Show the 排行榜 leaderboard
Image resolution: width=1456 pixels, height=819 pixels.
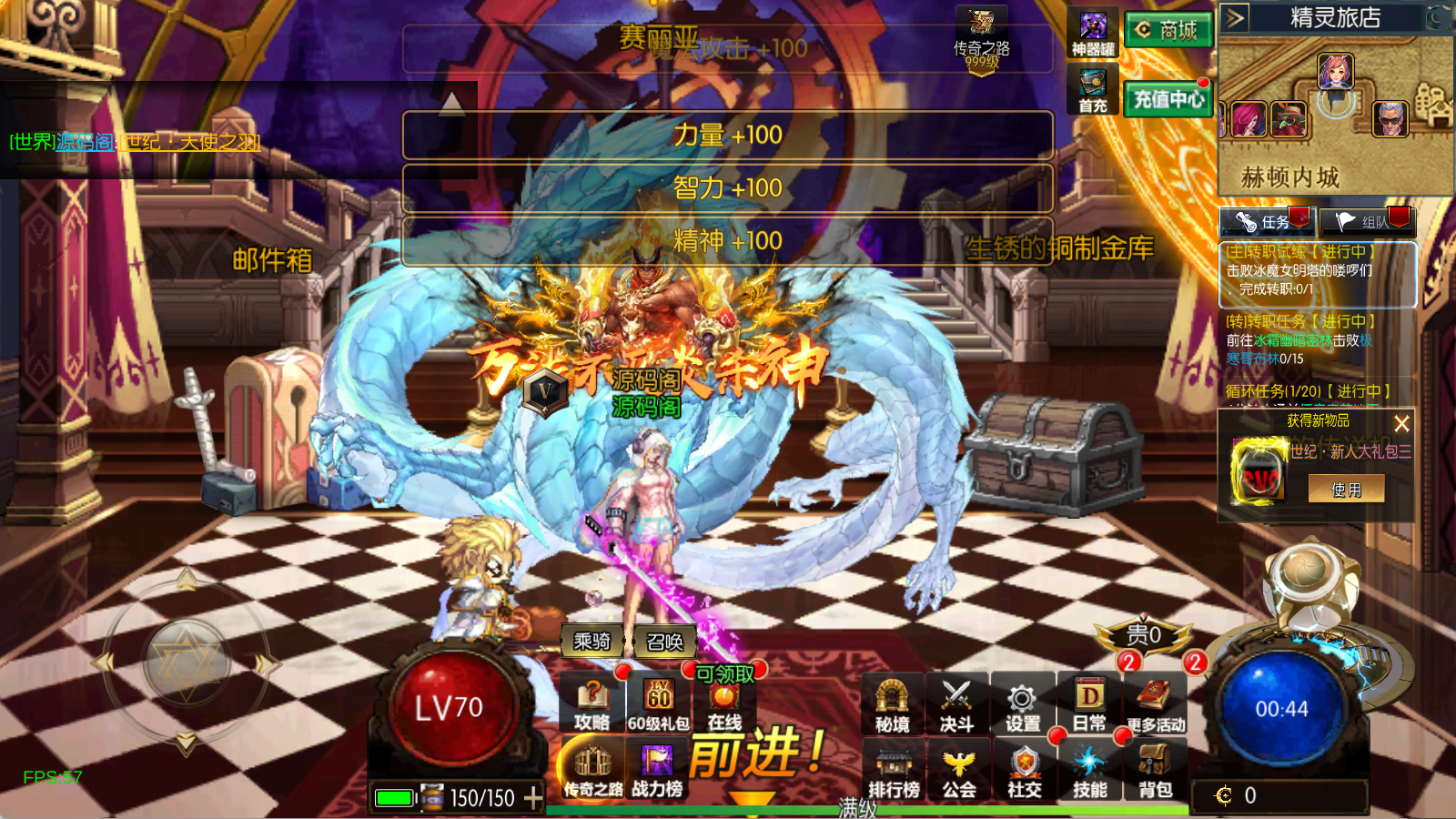[x=894, y=770]
